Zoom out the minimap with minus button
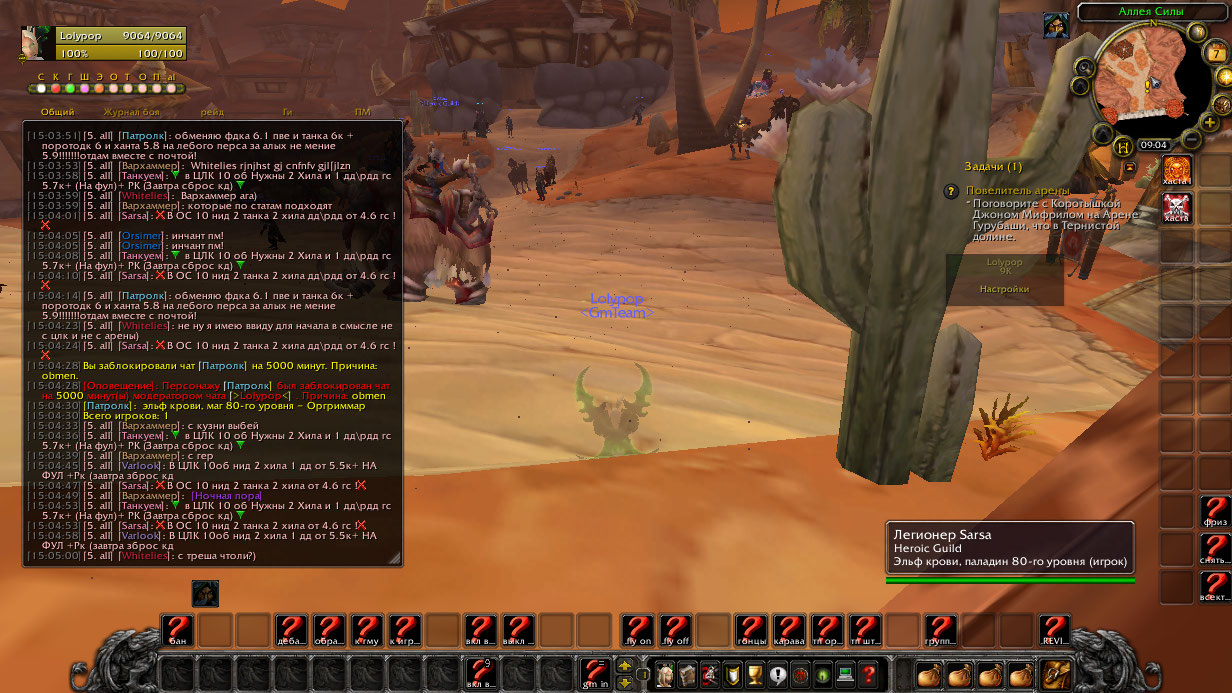 [x=1193, y=139]
